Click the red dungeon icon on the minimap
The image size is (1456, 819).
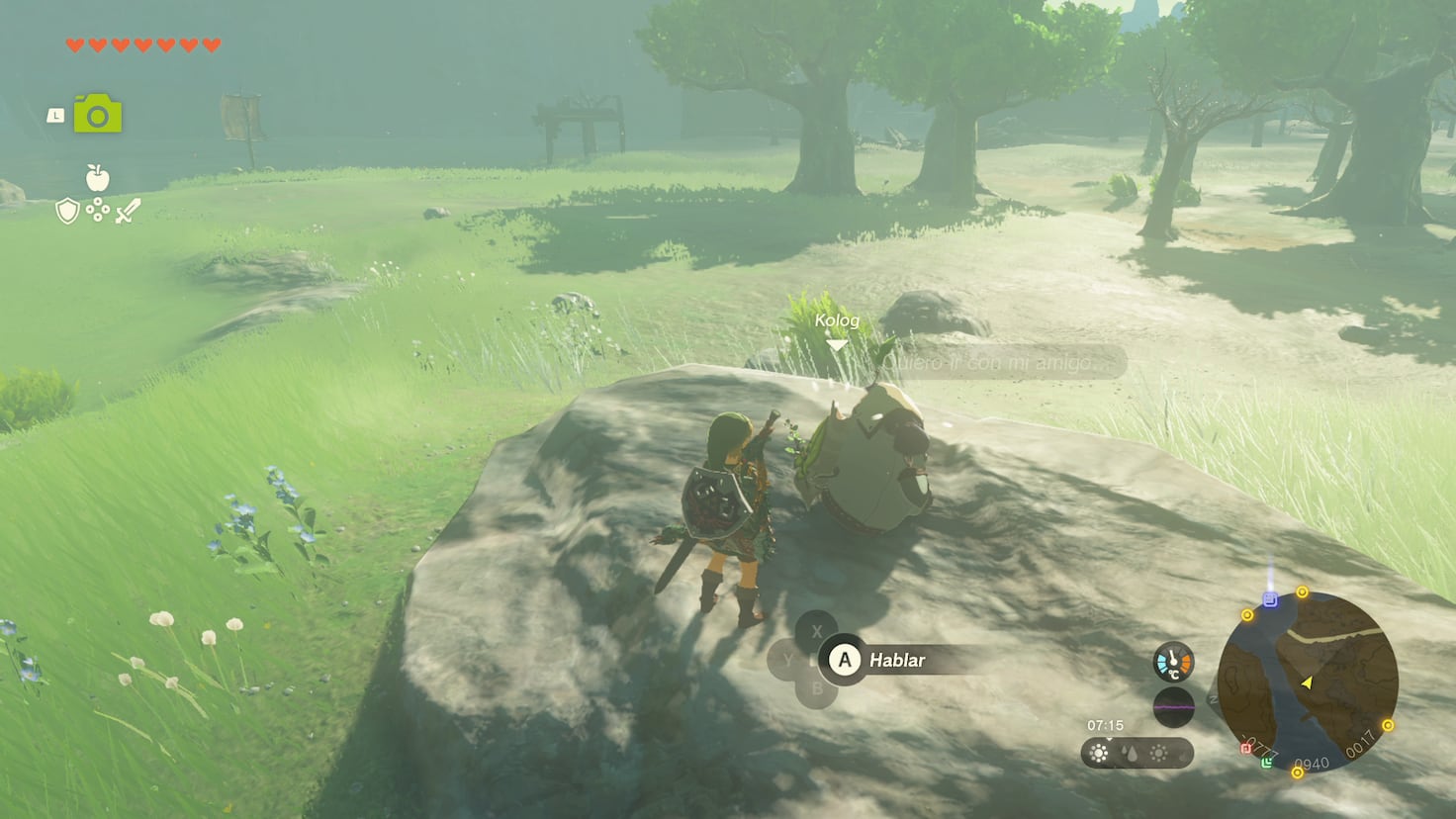pyautogui.click(x=1247, y=749)
